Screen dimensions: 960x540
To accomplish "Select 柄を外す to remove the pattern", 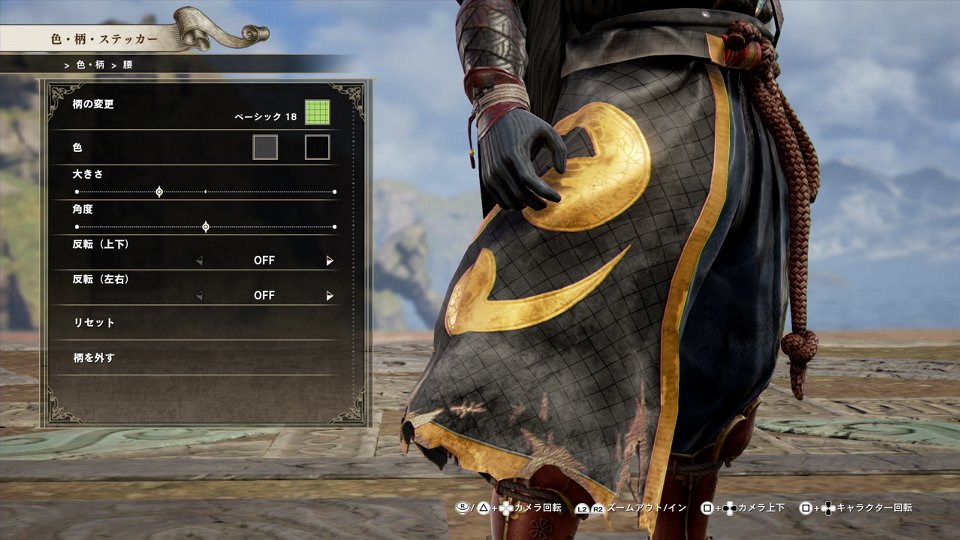I will (x=95, y=357).
